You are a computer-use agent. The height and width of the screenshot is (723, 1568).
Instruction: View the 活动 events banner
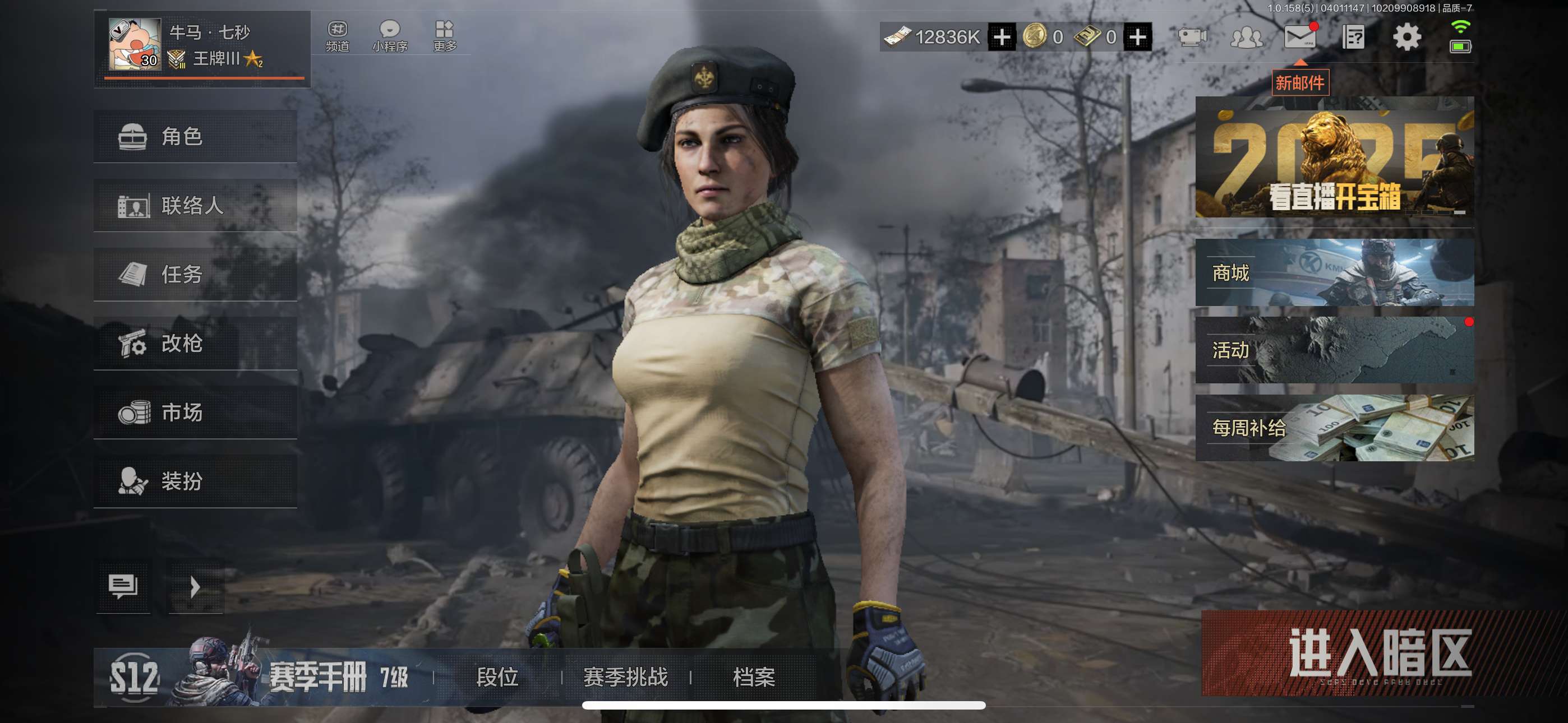pos(1334,350)
